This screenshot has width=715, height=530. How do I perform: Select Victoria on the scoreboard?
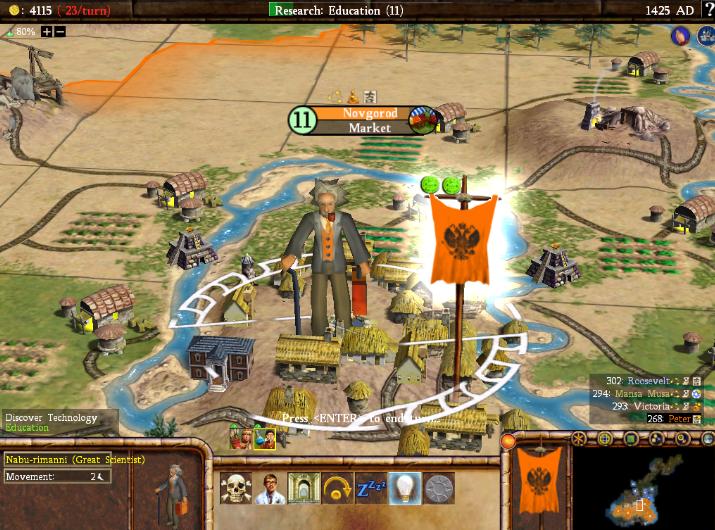(650, 407)
